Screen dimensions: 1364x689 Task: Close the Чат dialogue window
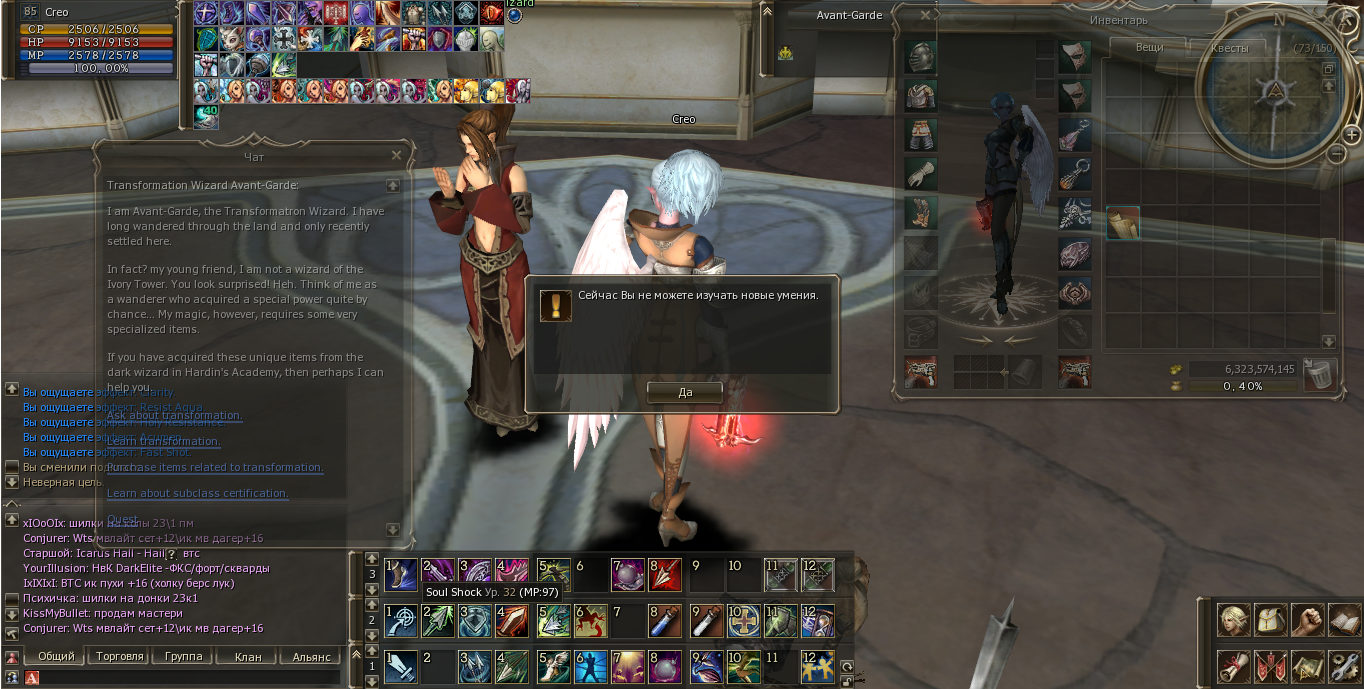[397, 156]
